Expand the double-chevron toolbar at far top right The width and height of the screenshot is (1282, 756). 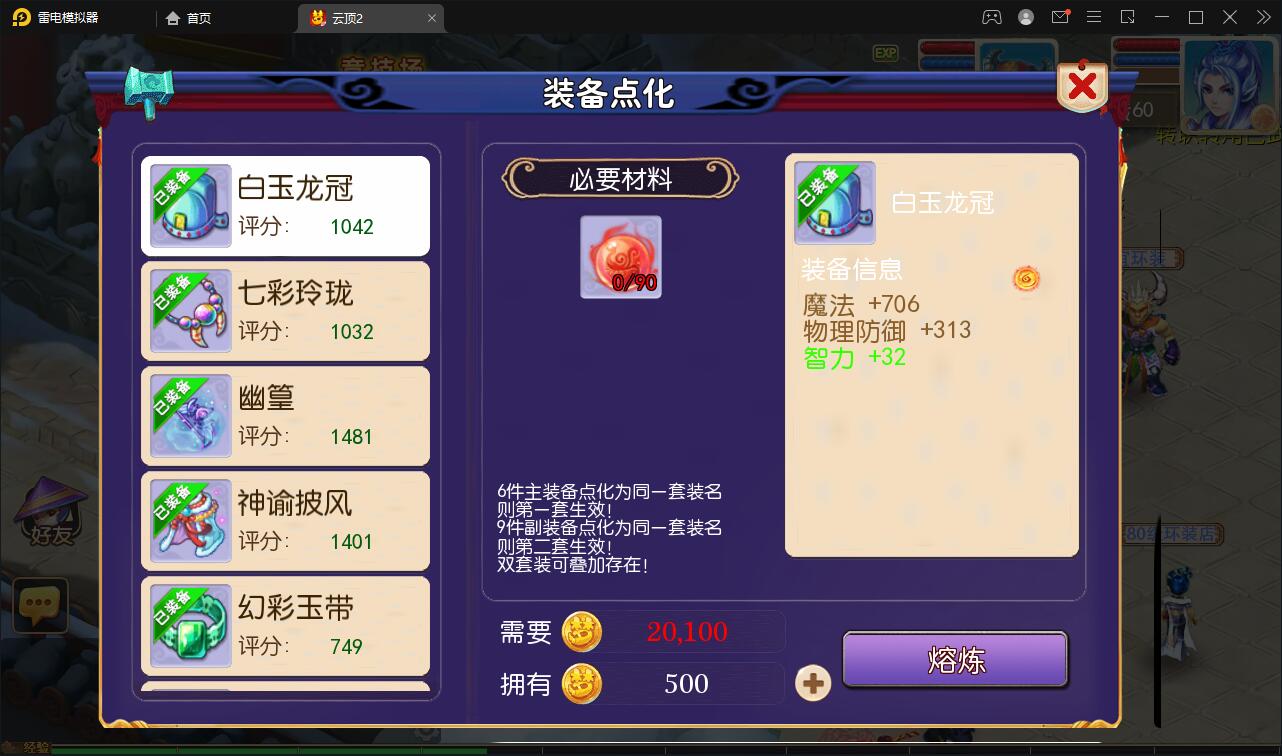click(x=1263, y=17)
